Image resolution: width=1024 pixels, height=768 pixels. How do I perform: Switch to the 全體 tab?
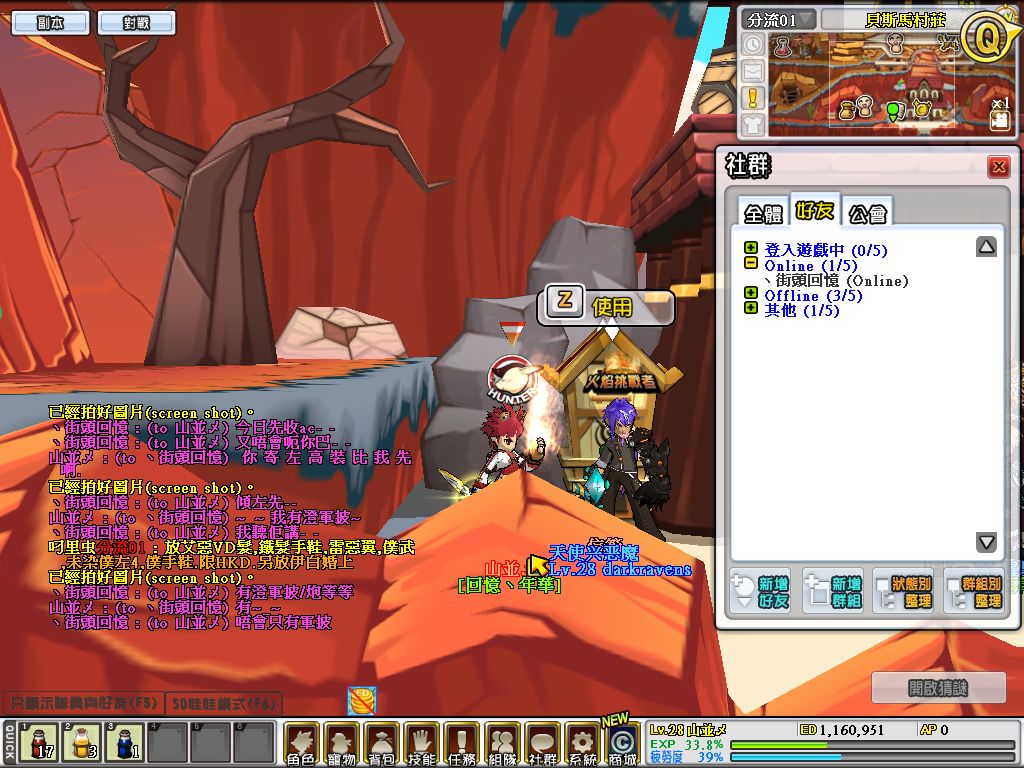pos(763,213)
